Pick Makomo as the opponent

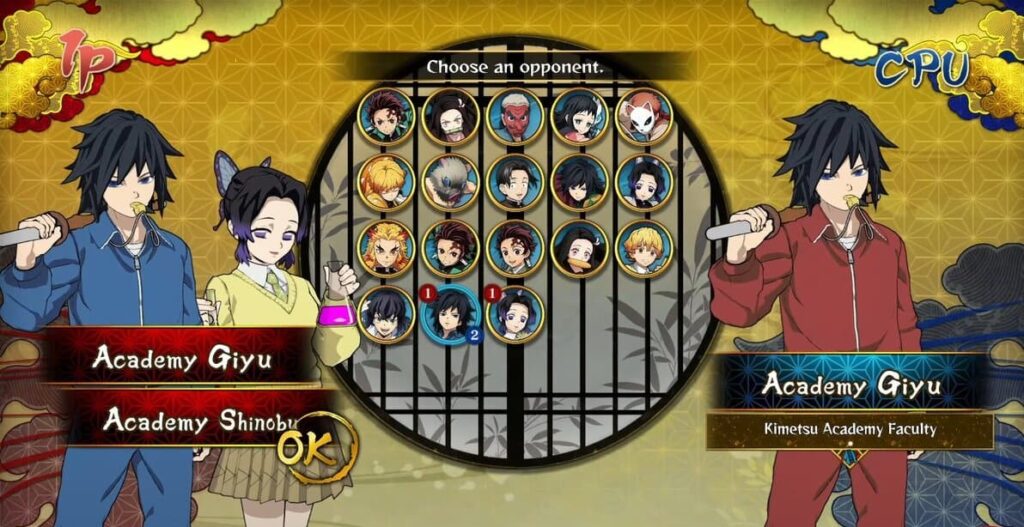click(x=580, y=116)
